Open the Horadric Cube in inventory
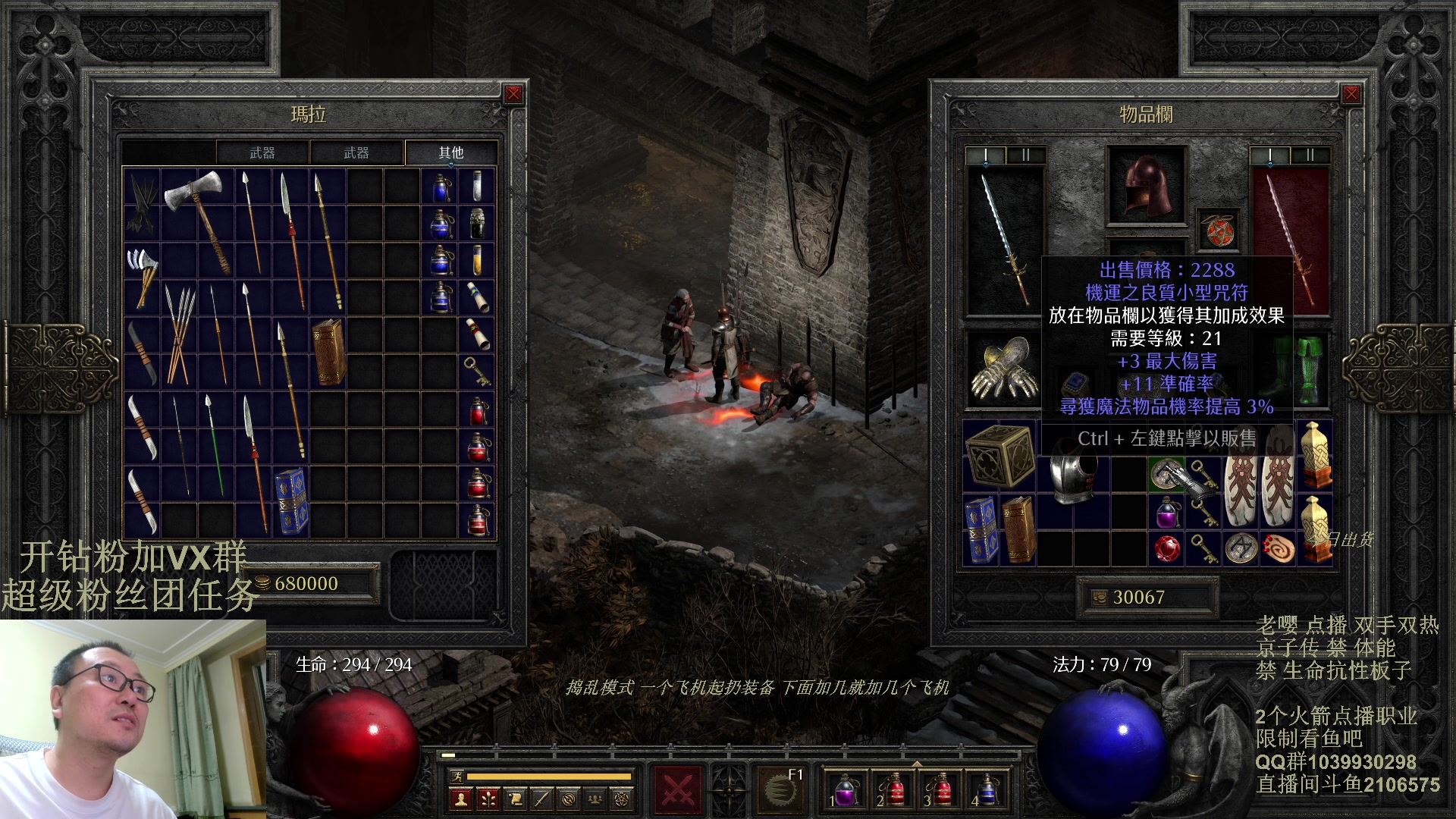The width and height of the screenshot is (1456, 819). click(x=999, y=455)
